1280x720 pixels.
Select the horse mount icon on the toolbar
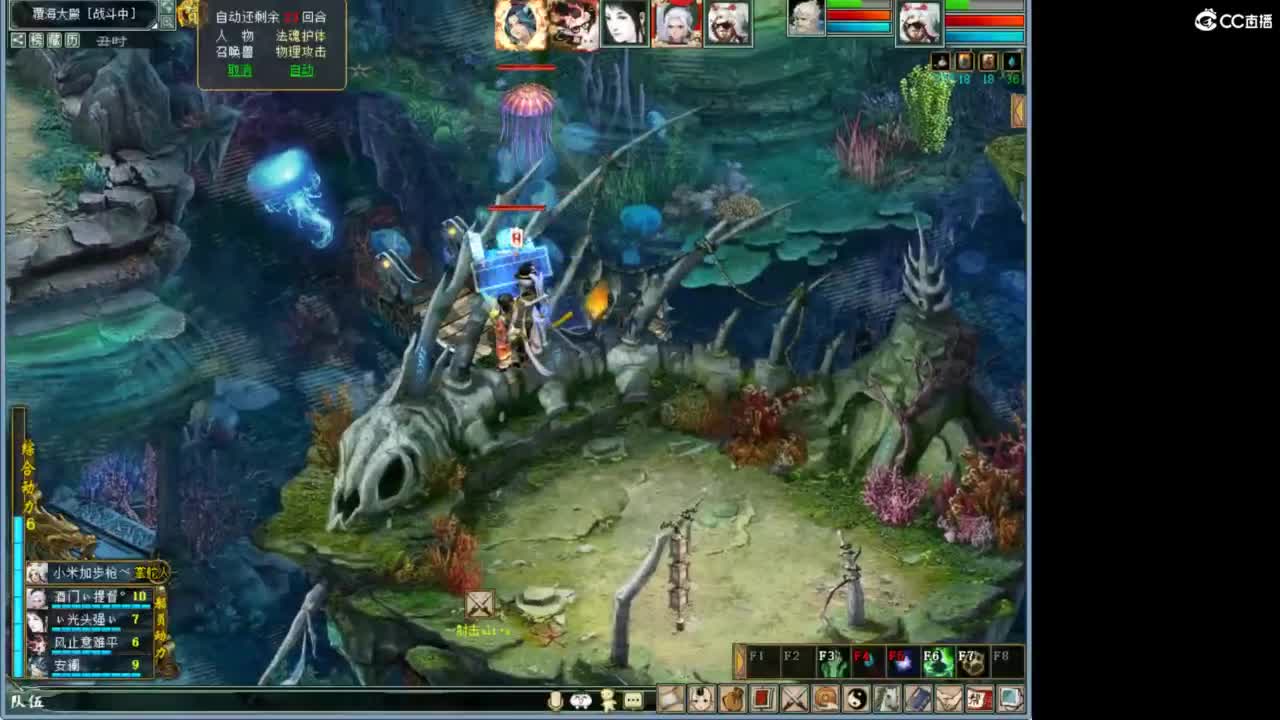tap(888, 697)
